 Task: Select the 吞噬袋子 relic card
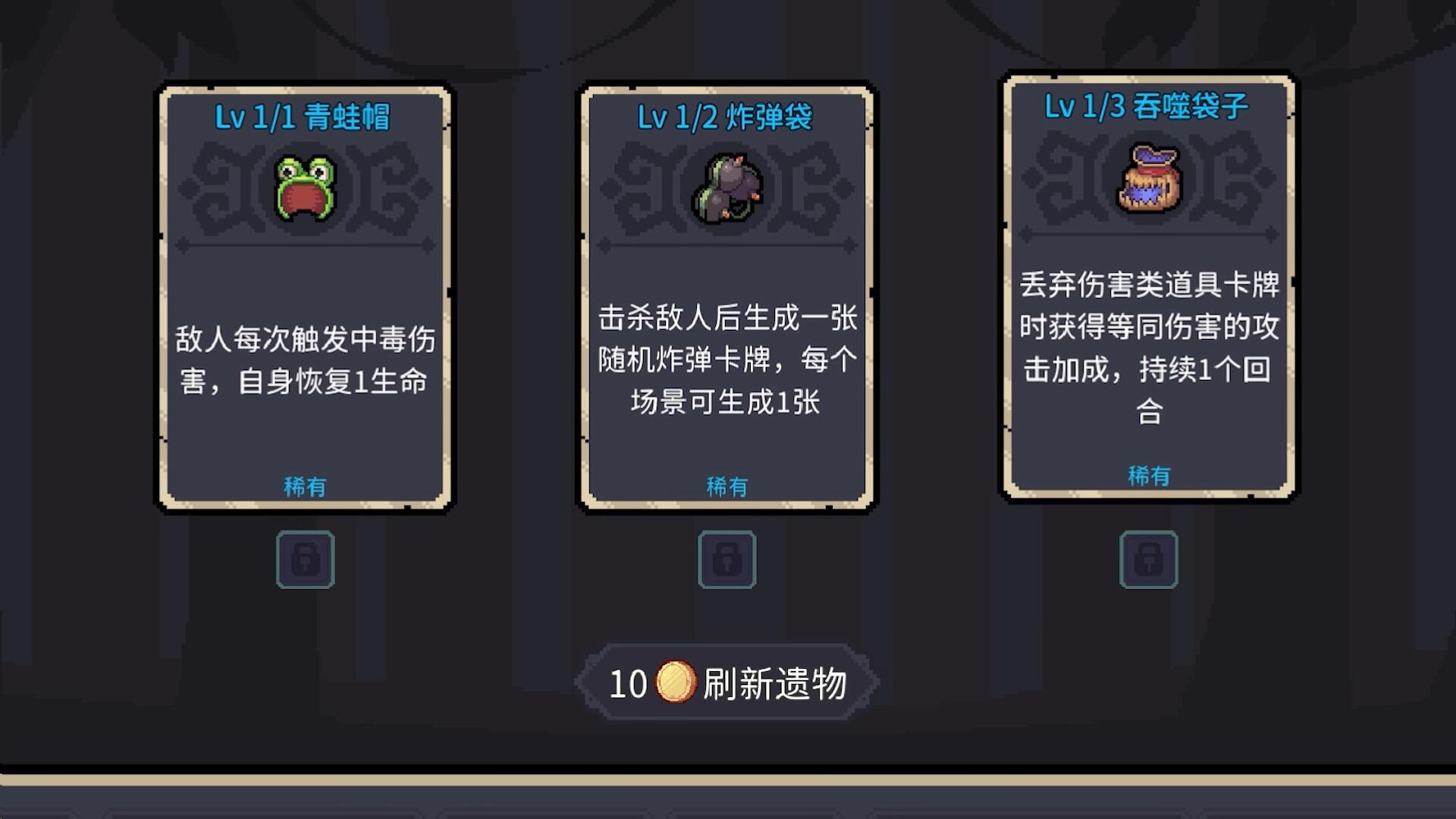tap(1147, 288)
